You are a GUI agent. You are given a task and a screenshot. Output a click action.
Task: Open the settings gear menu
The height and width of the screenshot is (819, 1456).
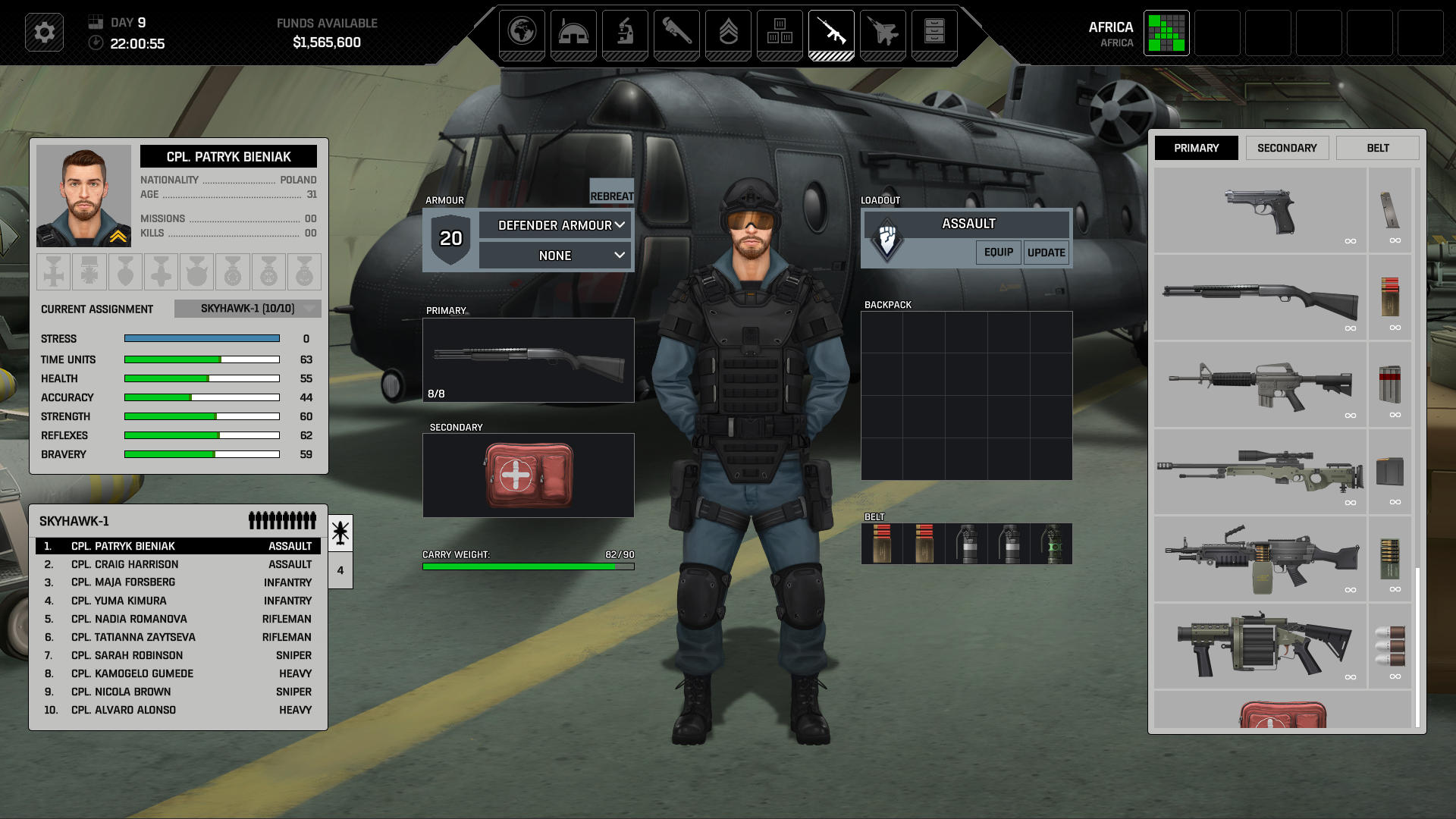pos(45,33)
